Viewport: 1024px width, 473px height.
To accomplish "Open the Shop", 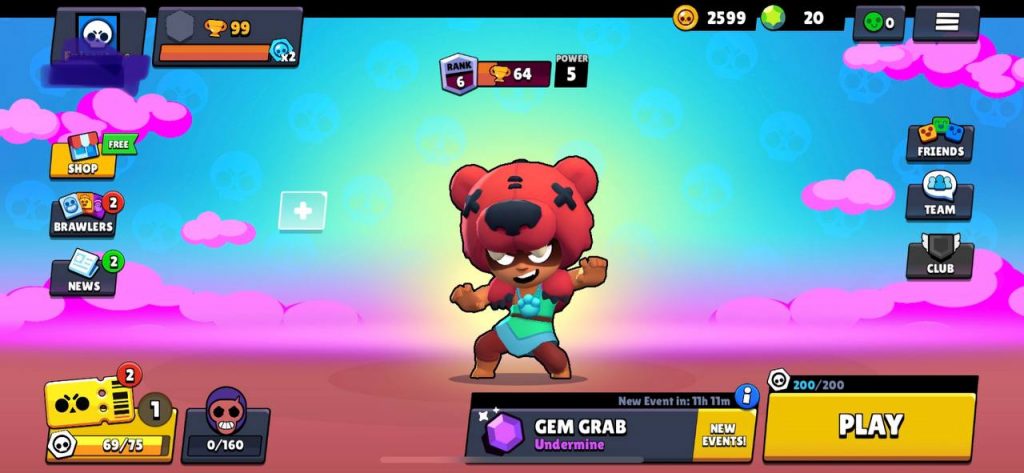I will [x=84, y=156].
